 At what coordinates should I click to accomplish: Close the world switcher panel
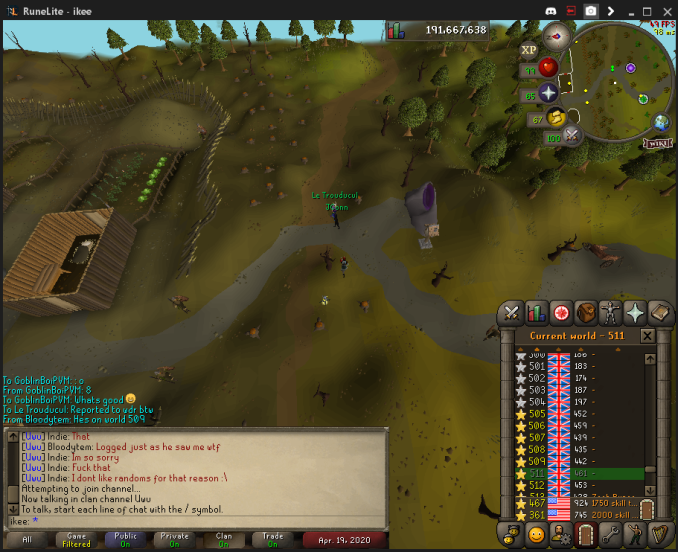647,336
